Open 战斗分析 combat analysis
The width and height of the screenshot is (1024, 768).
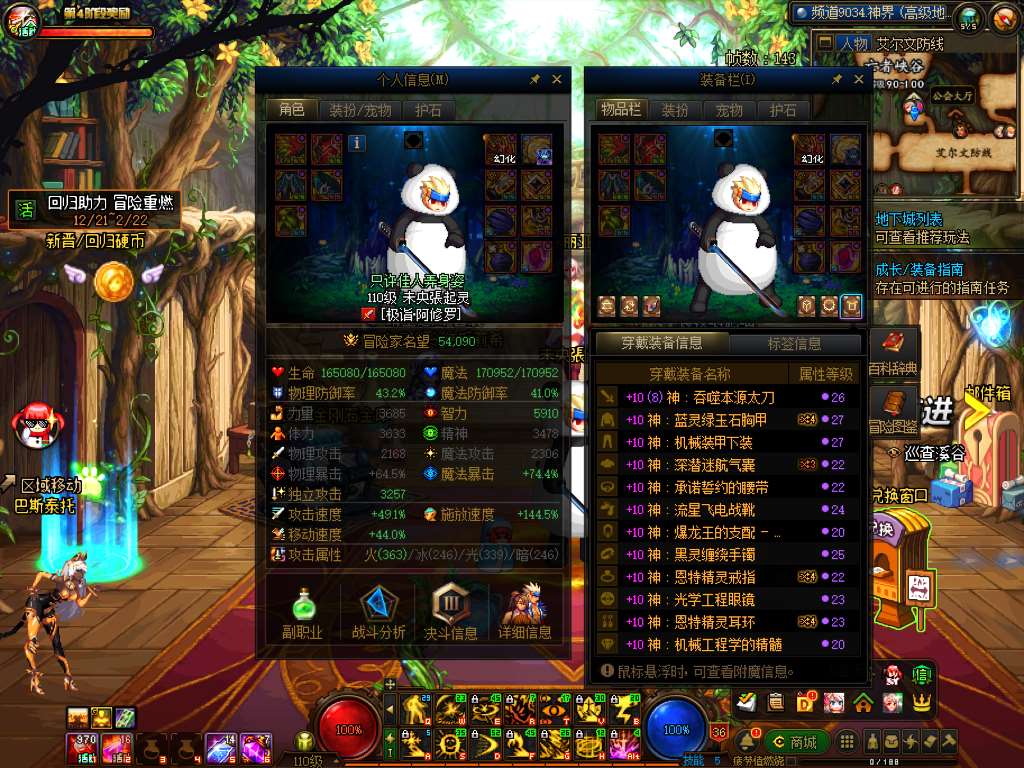click(379, 611)
